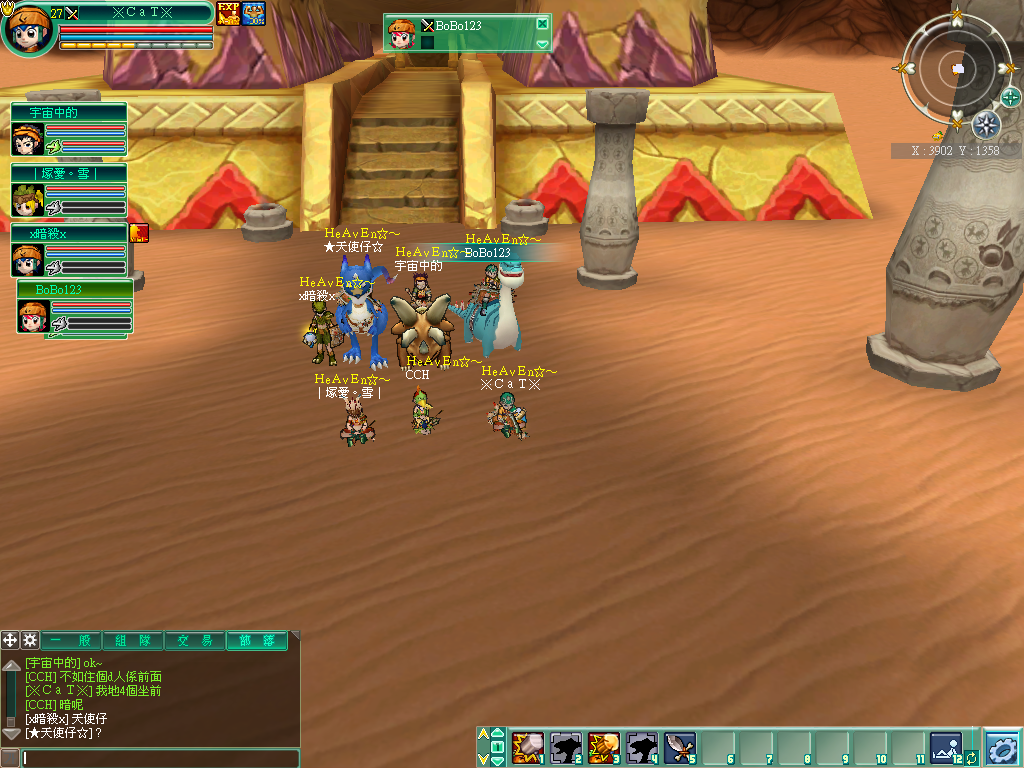Close the BoBo123 target panel
Image resolution: width=1024 pixels, height=768 pixels.
point(542,24)
